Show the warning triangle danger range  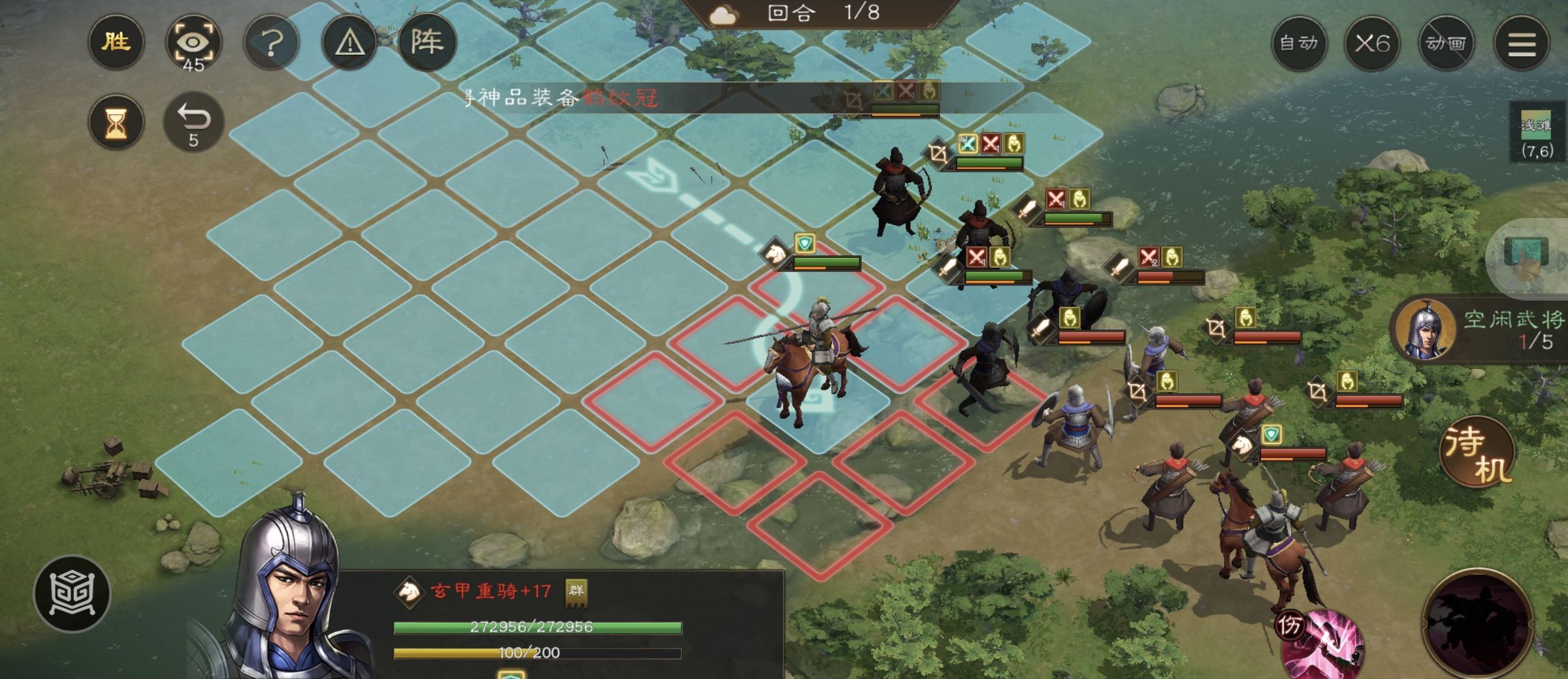pyautogui.click(x=350, y=44)
